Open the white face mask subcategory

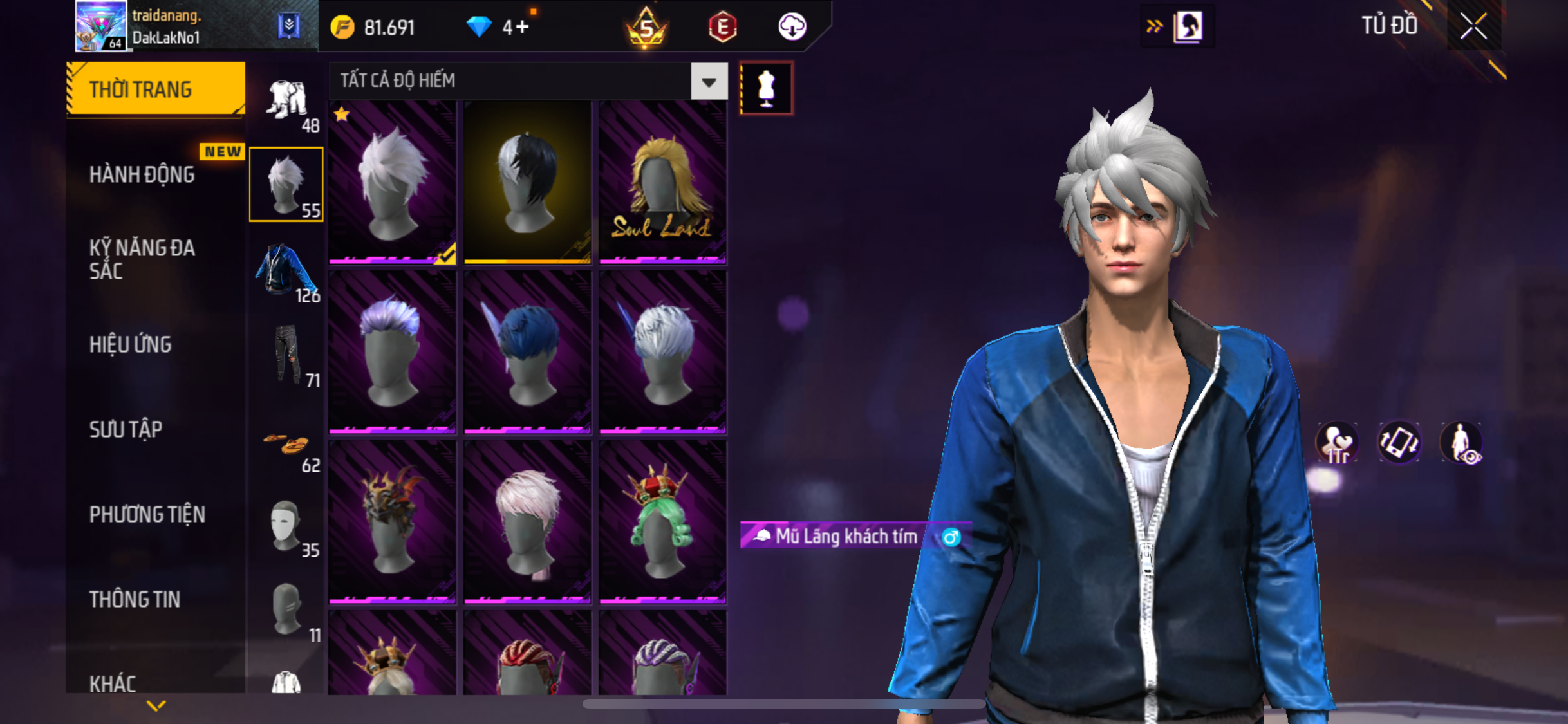pos(286,526)
